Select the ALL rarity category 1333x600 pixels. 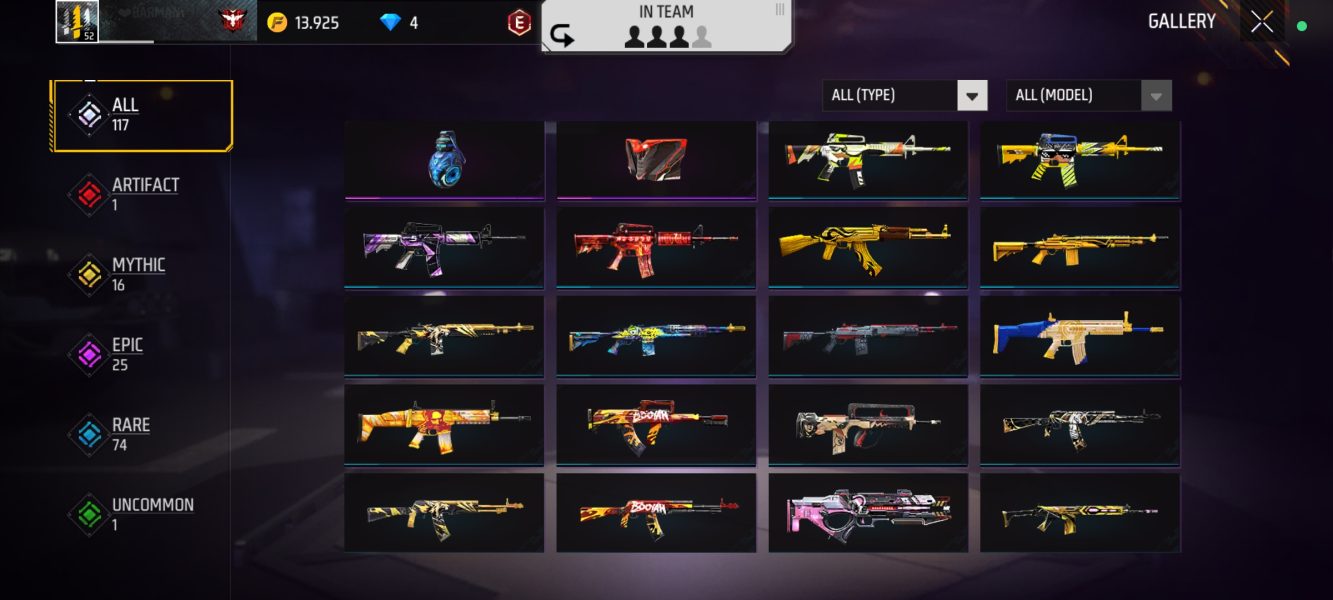click(x=142, y=115)
